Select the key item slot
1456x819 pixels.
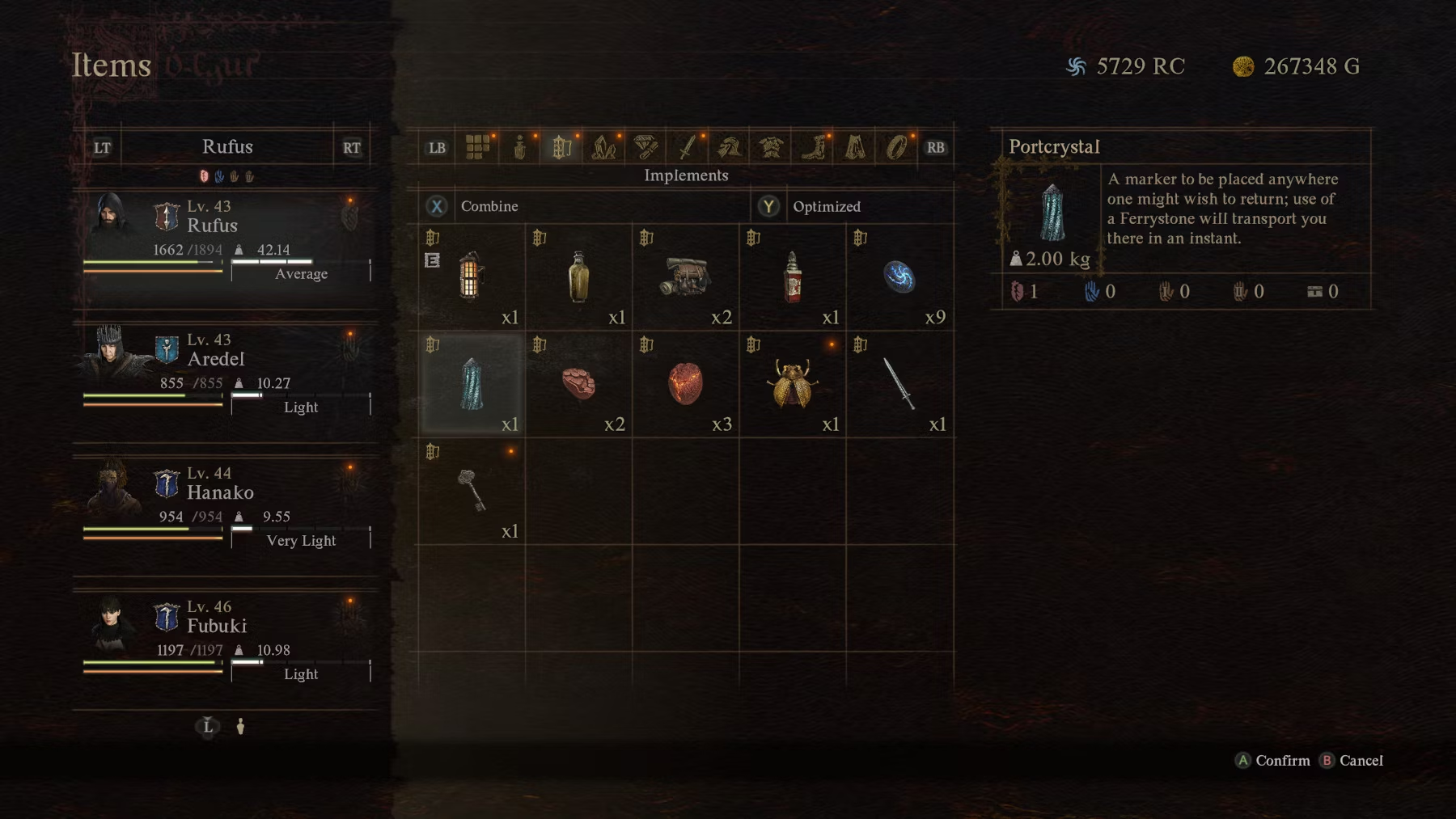[x=472, y=491]
